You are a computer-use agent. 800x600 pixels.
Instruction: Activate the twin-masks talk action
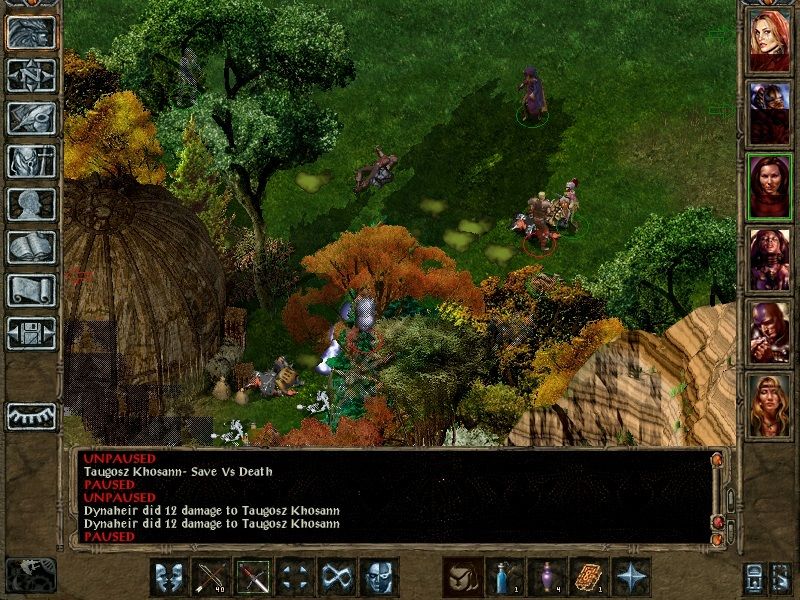point(170,577)
